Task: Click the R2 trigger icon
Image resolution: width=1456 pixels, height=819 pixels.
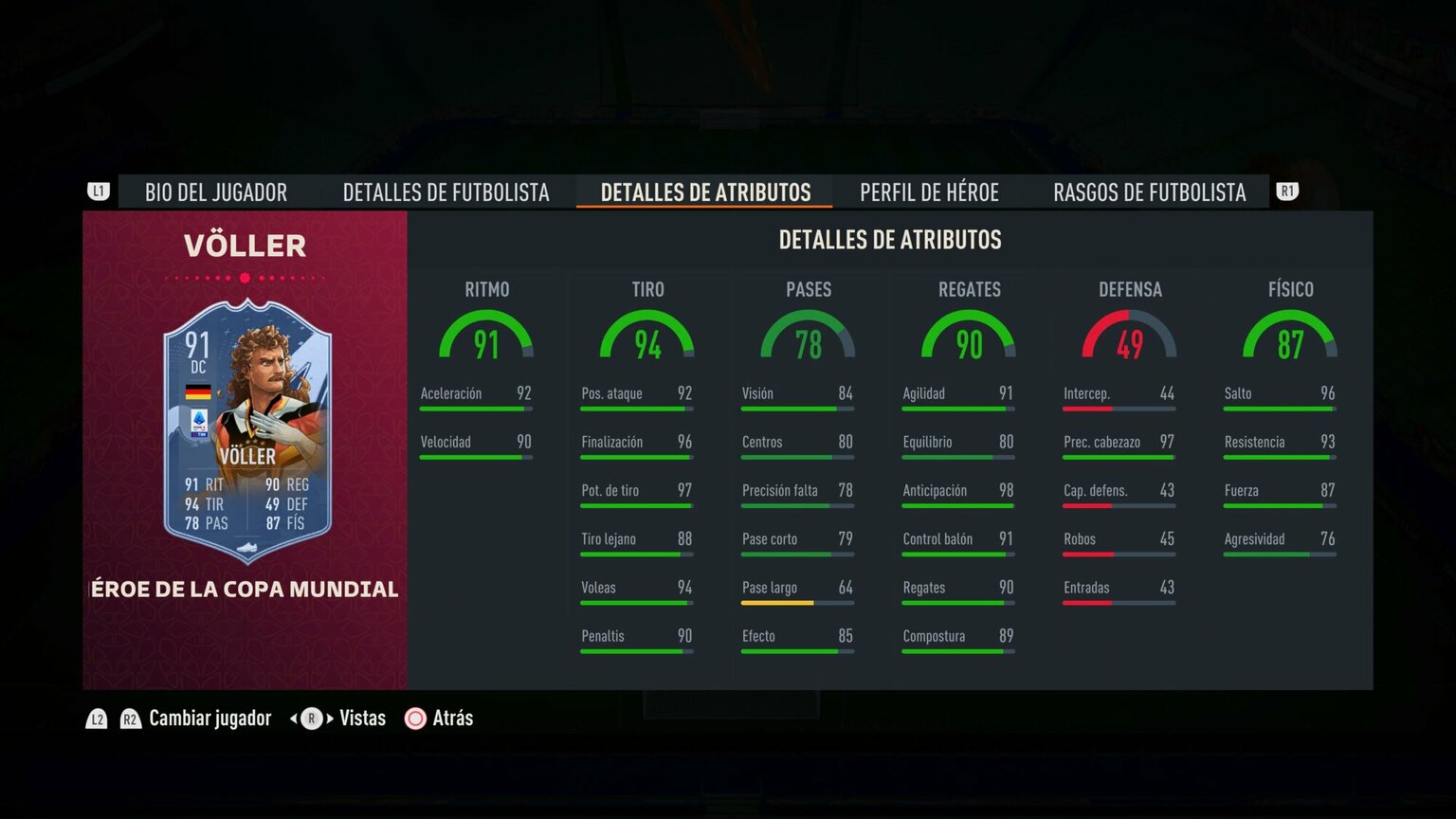Action: pos(129,719)
